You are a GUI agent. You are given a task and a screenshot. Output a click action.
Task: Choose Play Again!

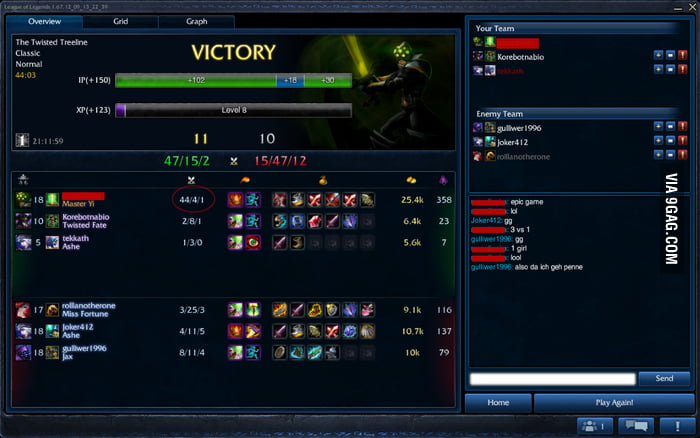[609, 402]
